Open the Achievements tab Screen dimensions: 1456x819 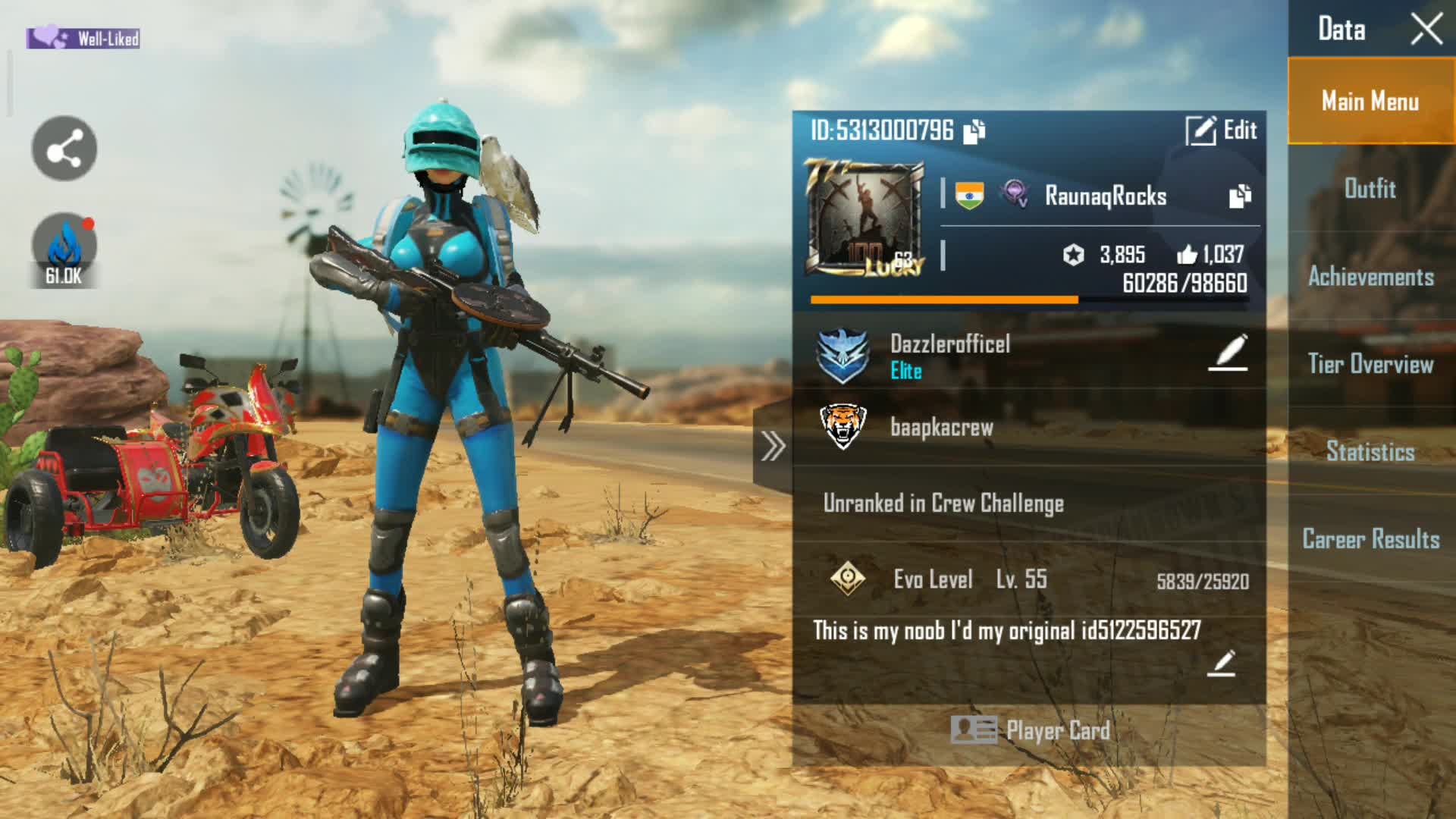pyautogui.click(x=1370, y=277)
